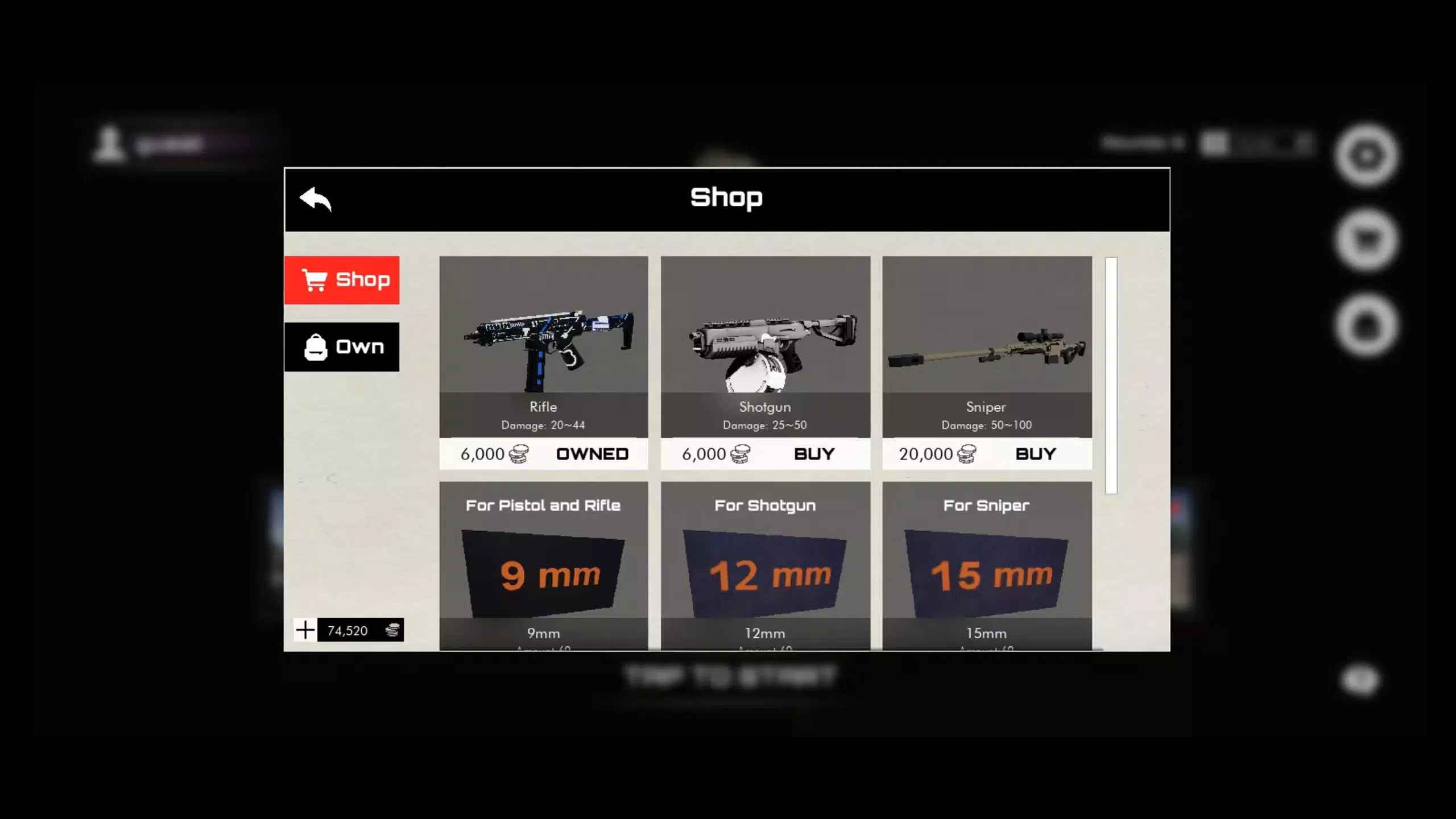The height and width of the screenshot is (819, 1456).
Task: Switch to the Shop tab
Action: tap(342, 280)
